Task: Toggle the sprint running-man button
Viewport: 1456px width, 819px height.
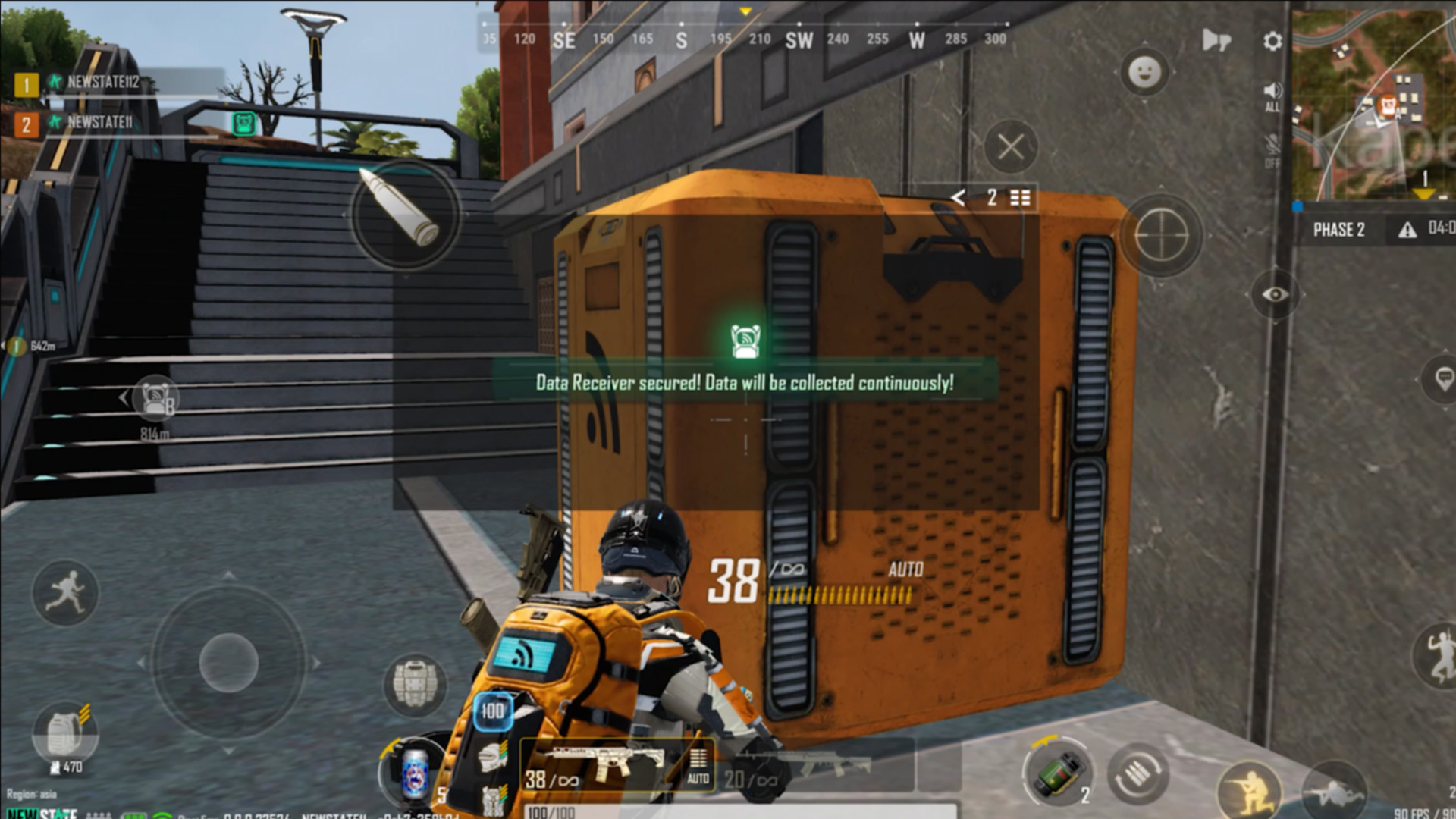Action: click(x=65, y=593)
